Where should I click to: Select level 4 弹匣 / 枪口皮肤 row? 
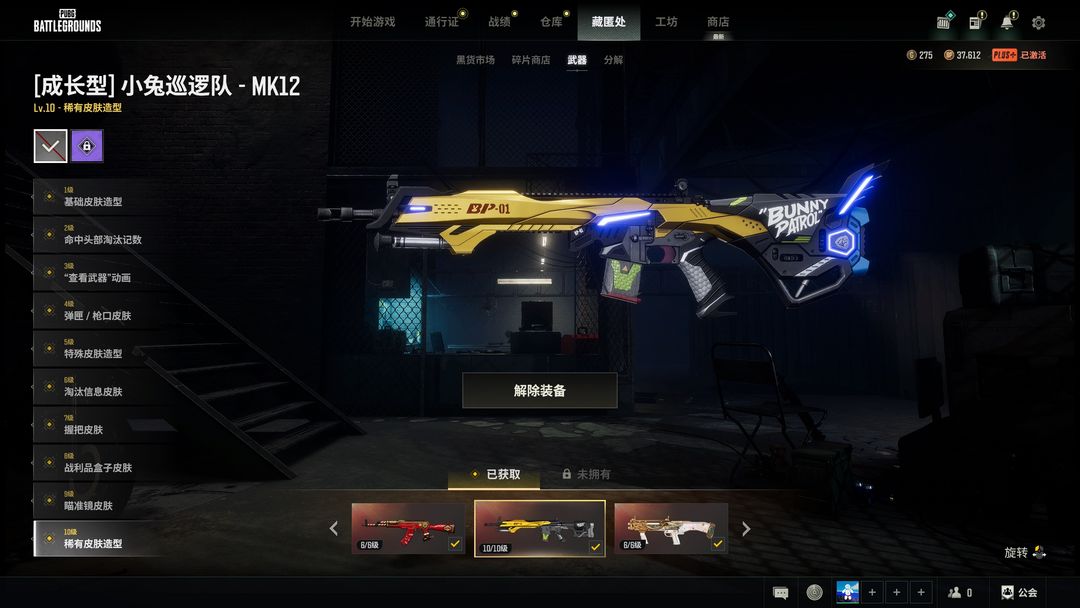click(97, 311)
